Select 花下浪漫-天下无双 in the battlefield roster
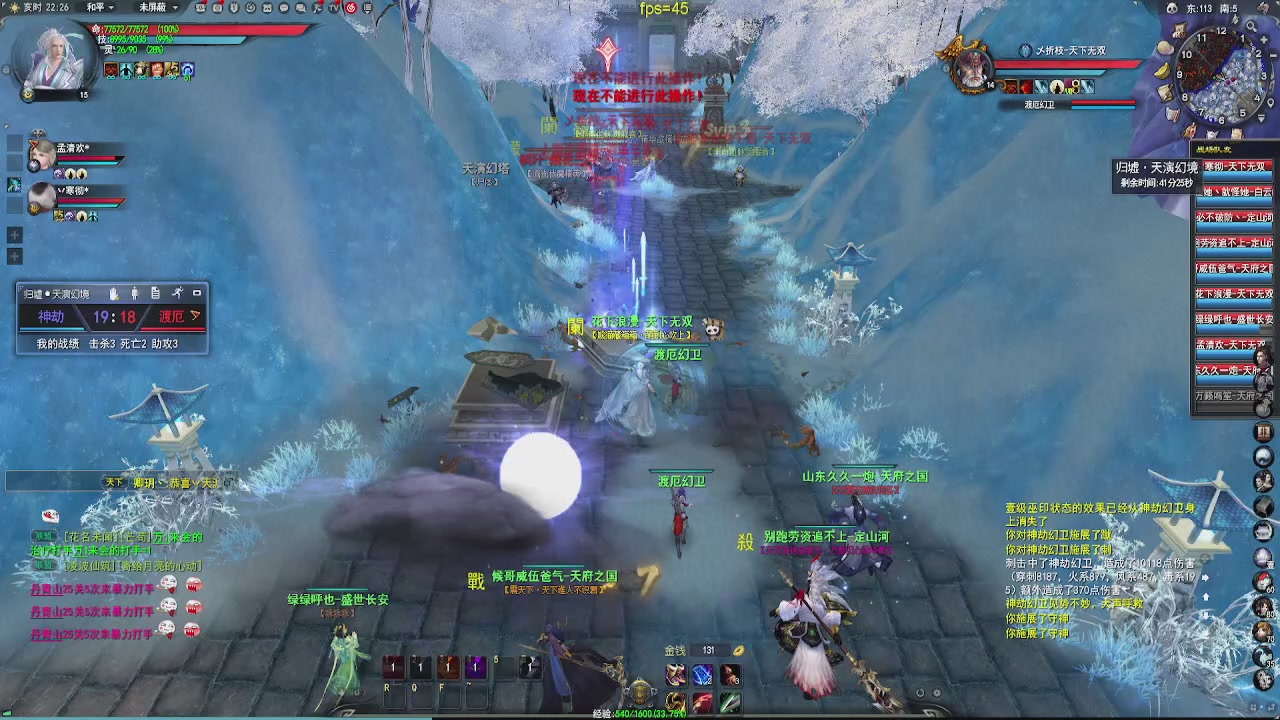This screenshot has width=1280, height=720. (x=1234, y=294)
